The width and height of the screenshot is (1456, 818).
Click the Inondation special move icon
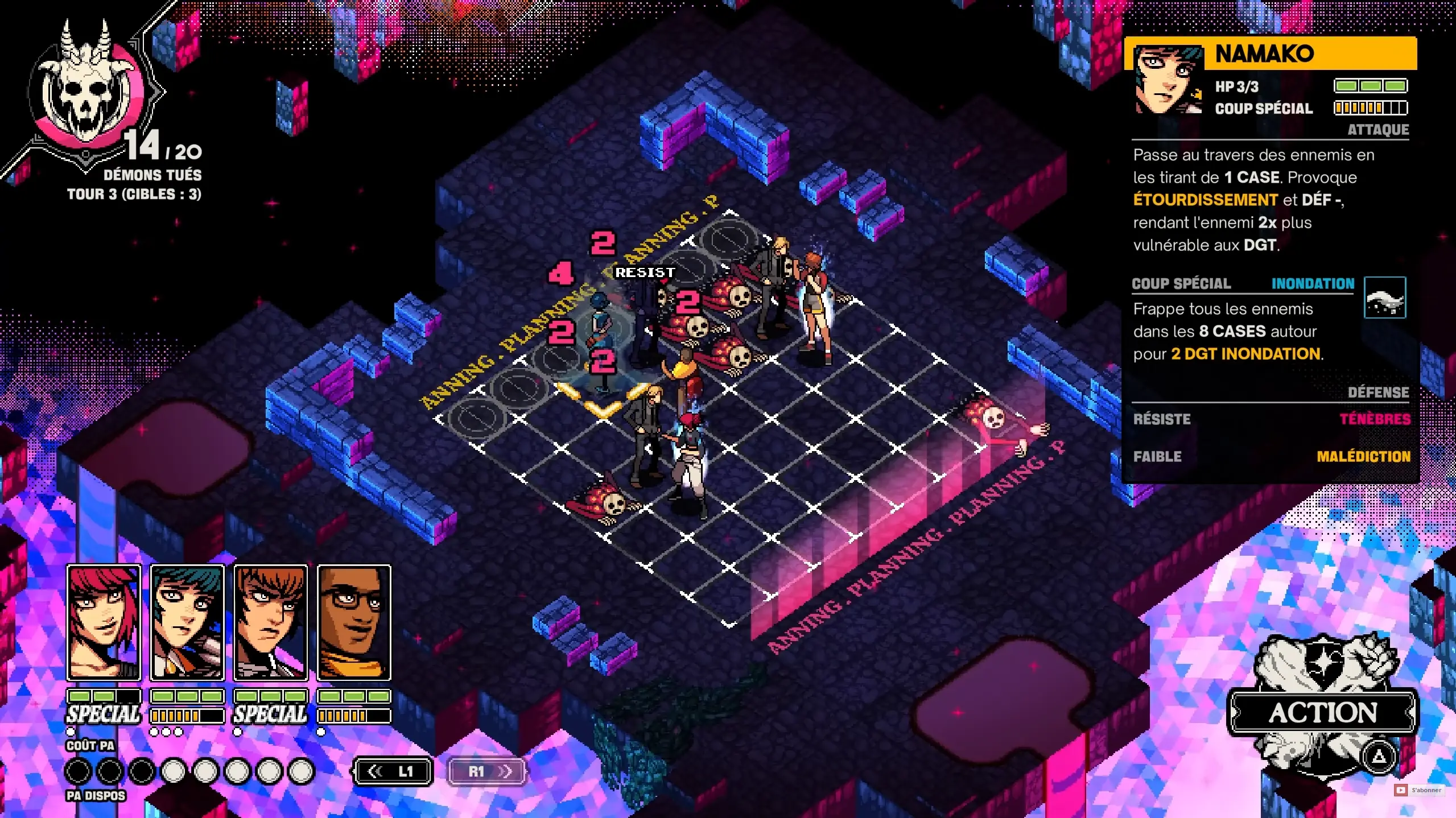pos(1384,298)
